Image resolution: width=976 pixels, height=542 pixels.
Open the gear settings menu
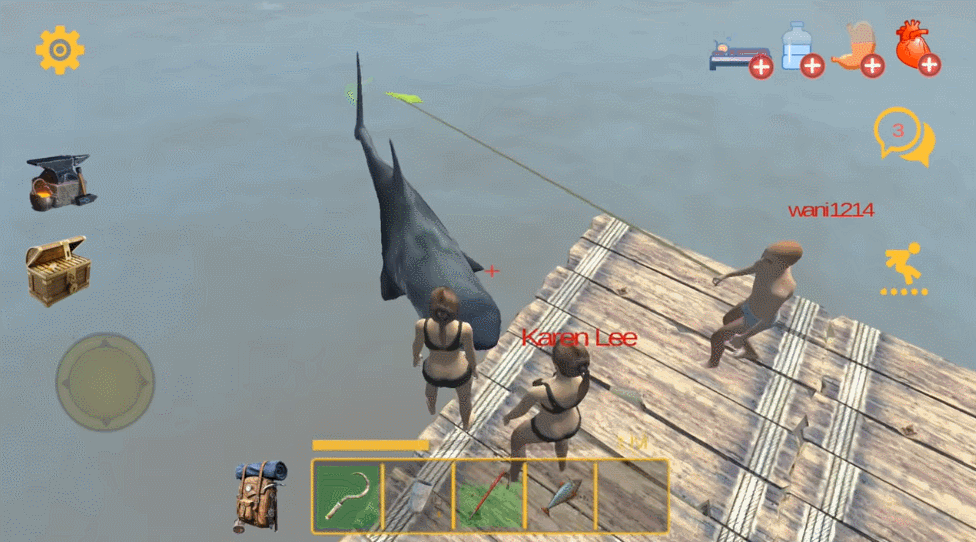pyautogui.click(x=60, y=49)
